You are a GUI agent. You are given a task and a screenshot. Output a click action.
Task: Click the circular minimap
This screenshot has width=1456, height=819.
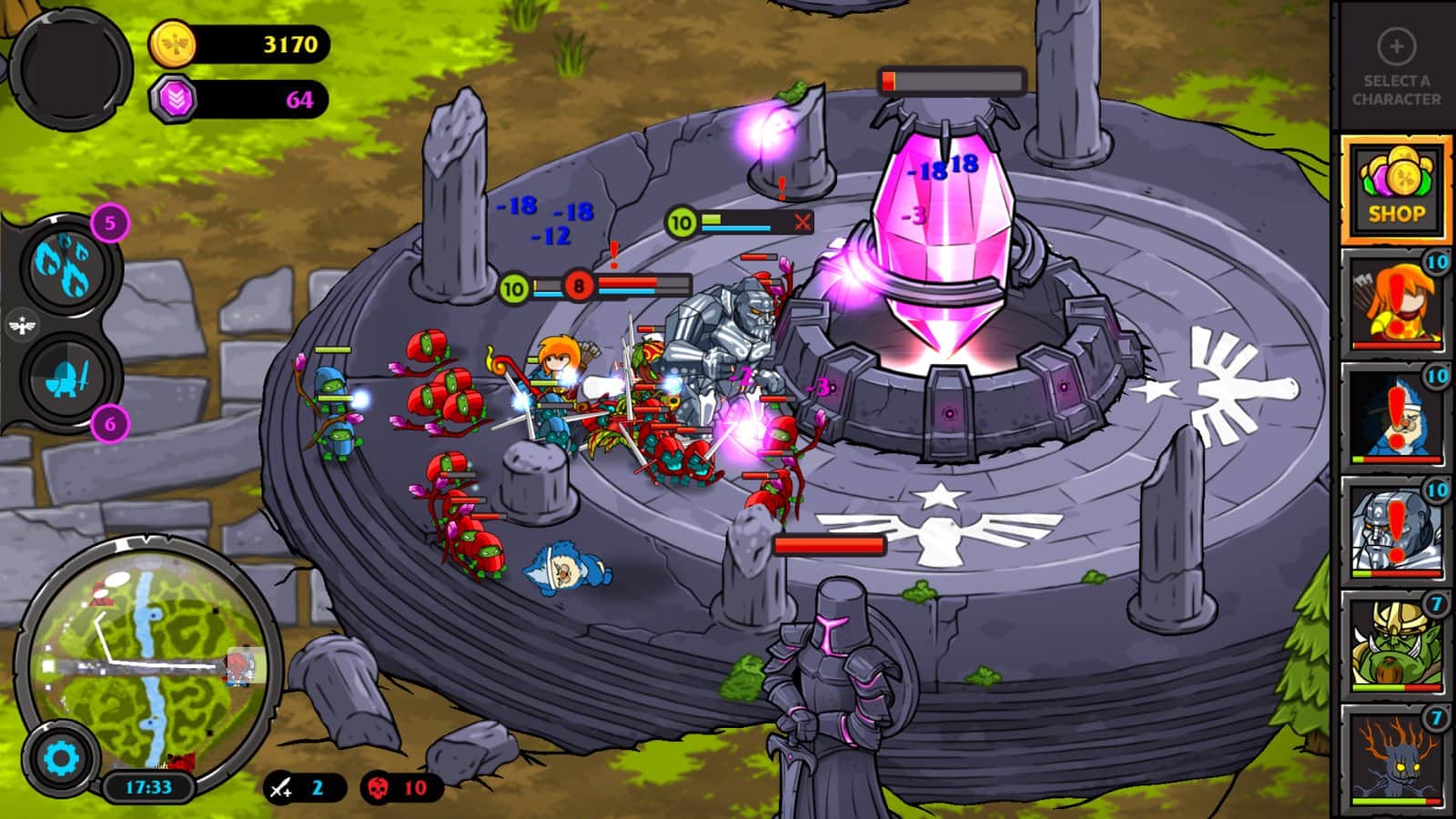pos(148,657)
